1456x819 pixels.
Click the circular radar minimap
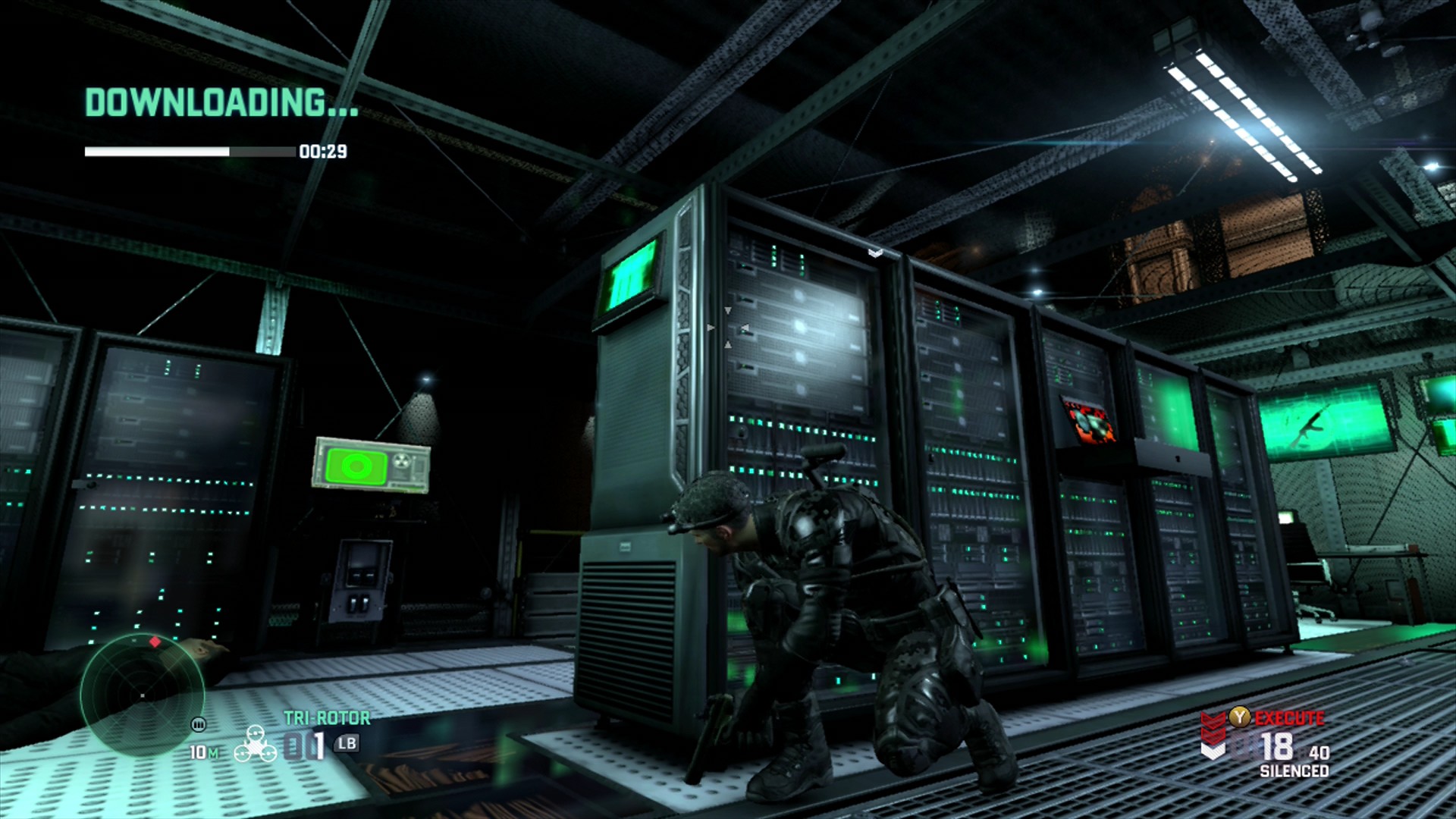143,695
